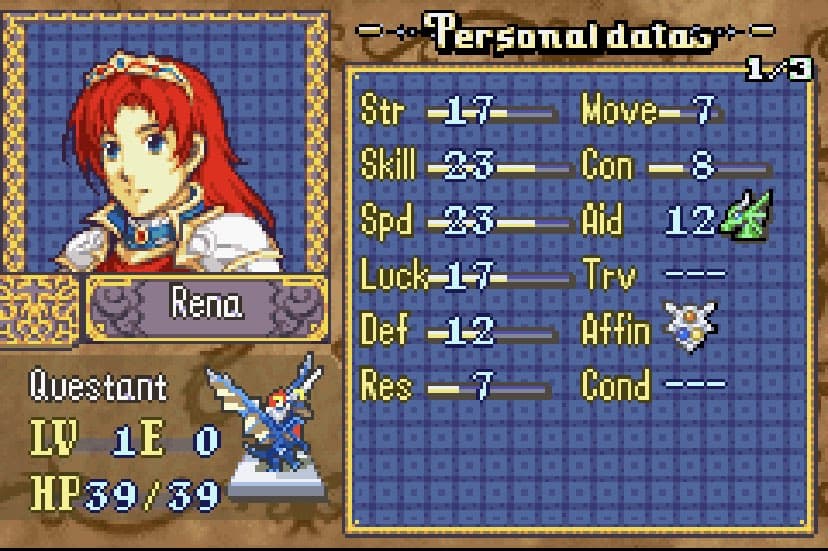
Task: Select the Str stat row
Action: coord(458,112)
